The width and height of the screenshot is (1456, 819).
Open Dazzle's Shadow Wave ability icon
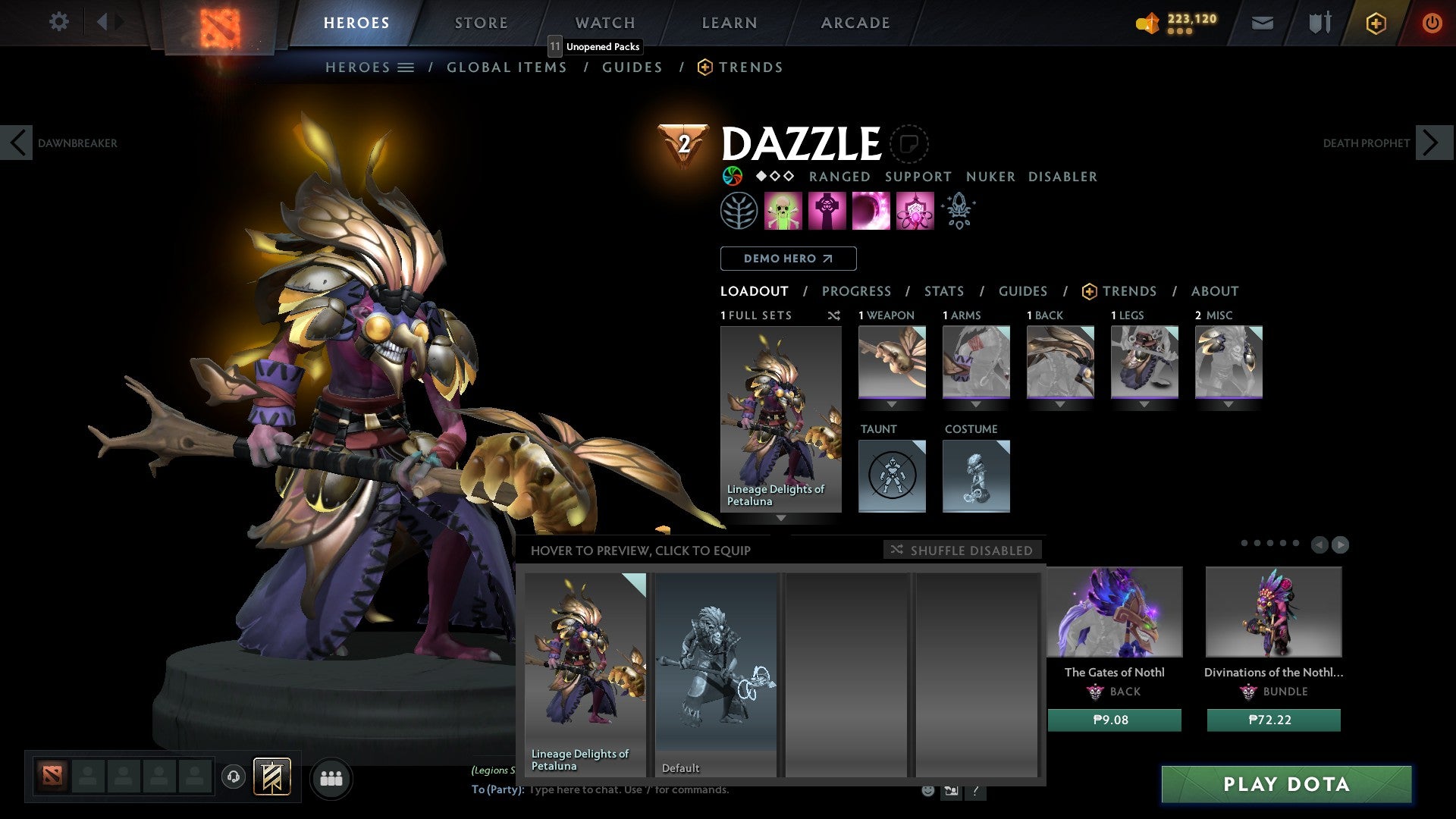tap(872, 210)
